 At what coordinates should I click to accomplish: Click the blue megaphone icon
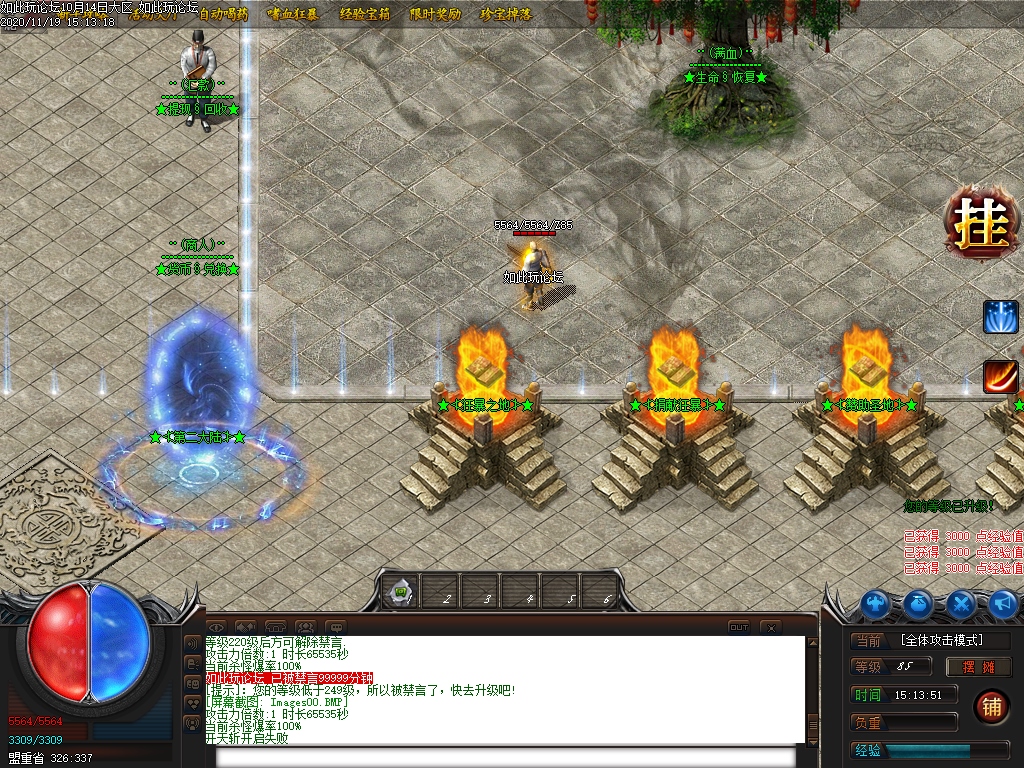[1003, 604]
